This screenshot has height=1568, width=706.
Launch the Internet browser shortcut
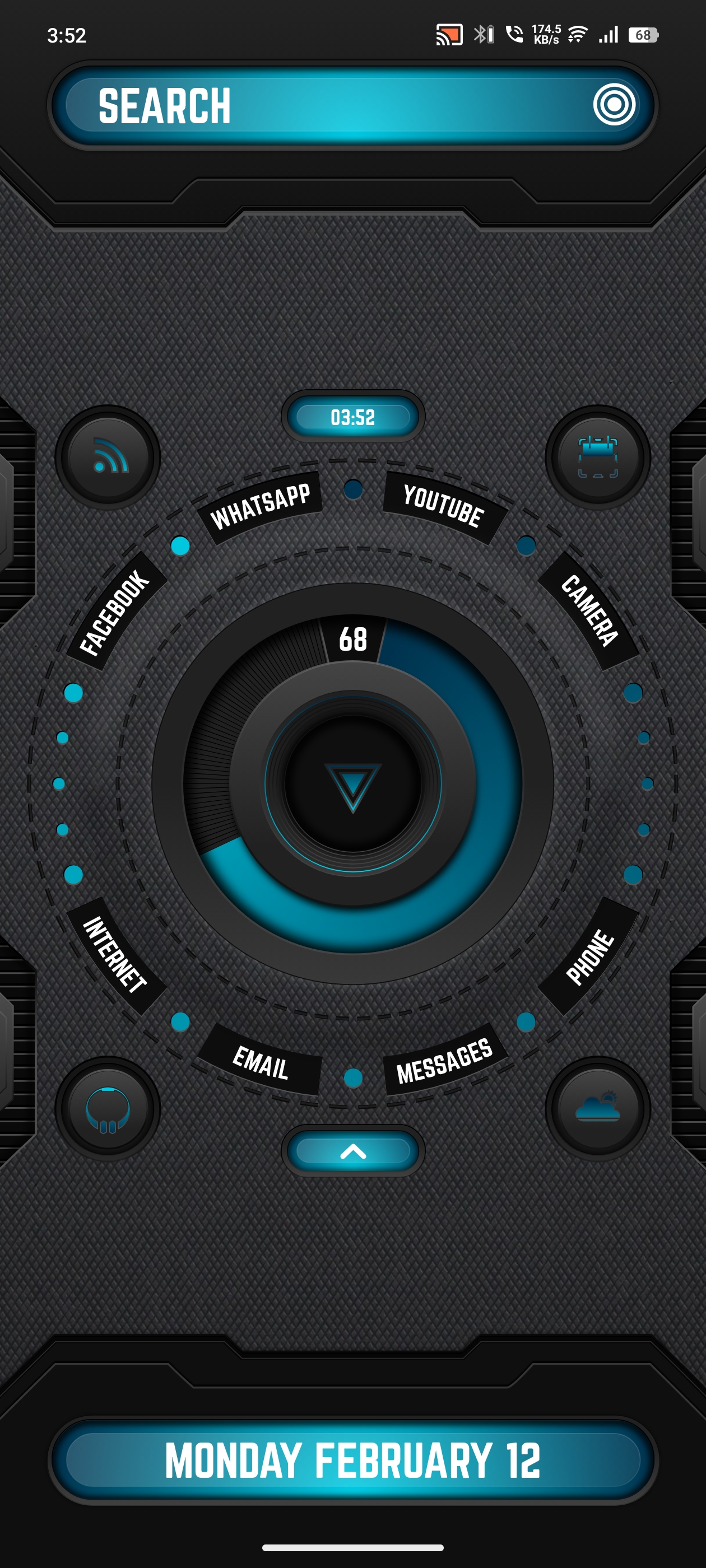[115, 954]
